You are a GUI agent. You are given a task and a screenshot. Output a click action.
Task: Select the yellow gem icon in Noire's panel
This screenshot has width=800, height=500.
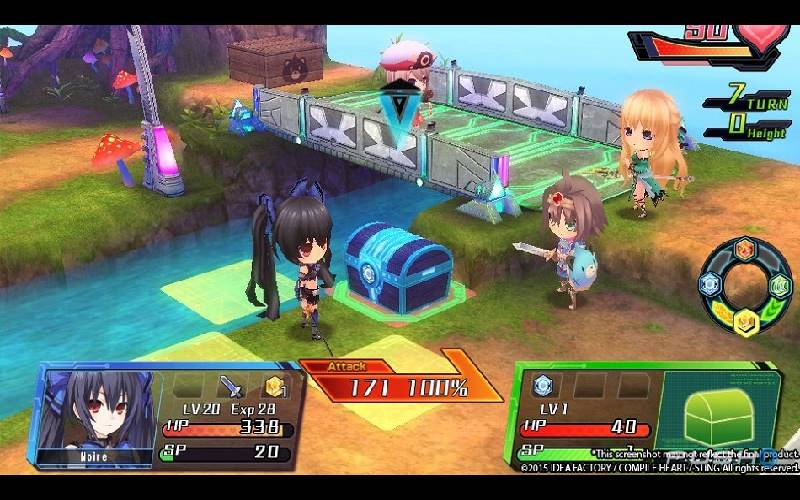click(x=273, y=387)
